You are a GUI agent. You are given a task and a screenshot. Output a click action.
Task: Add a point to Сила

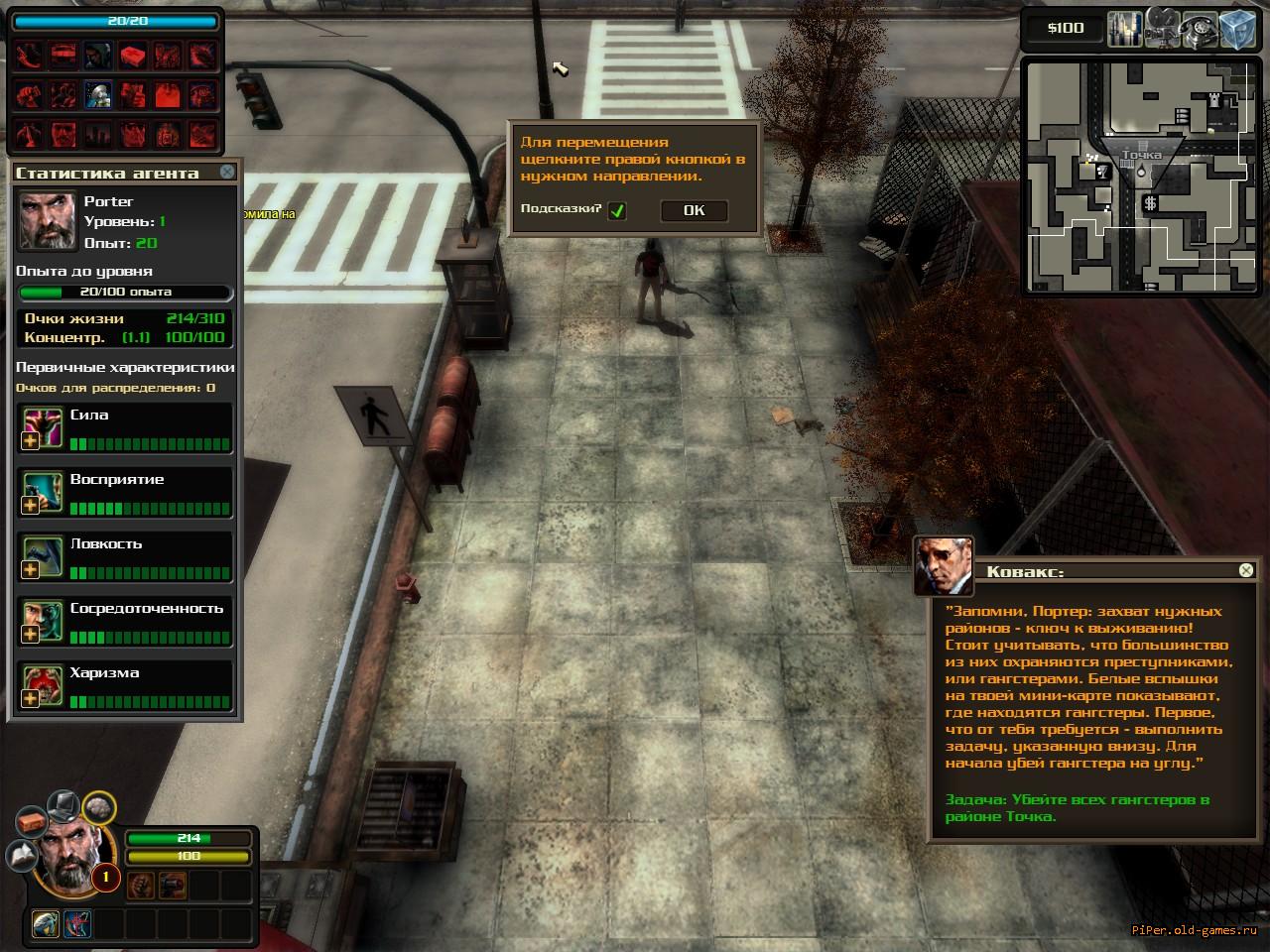click(31, 441)
